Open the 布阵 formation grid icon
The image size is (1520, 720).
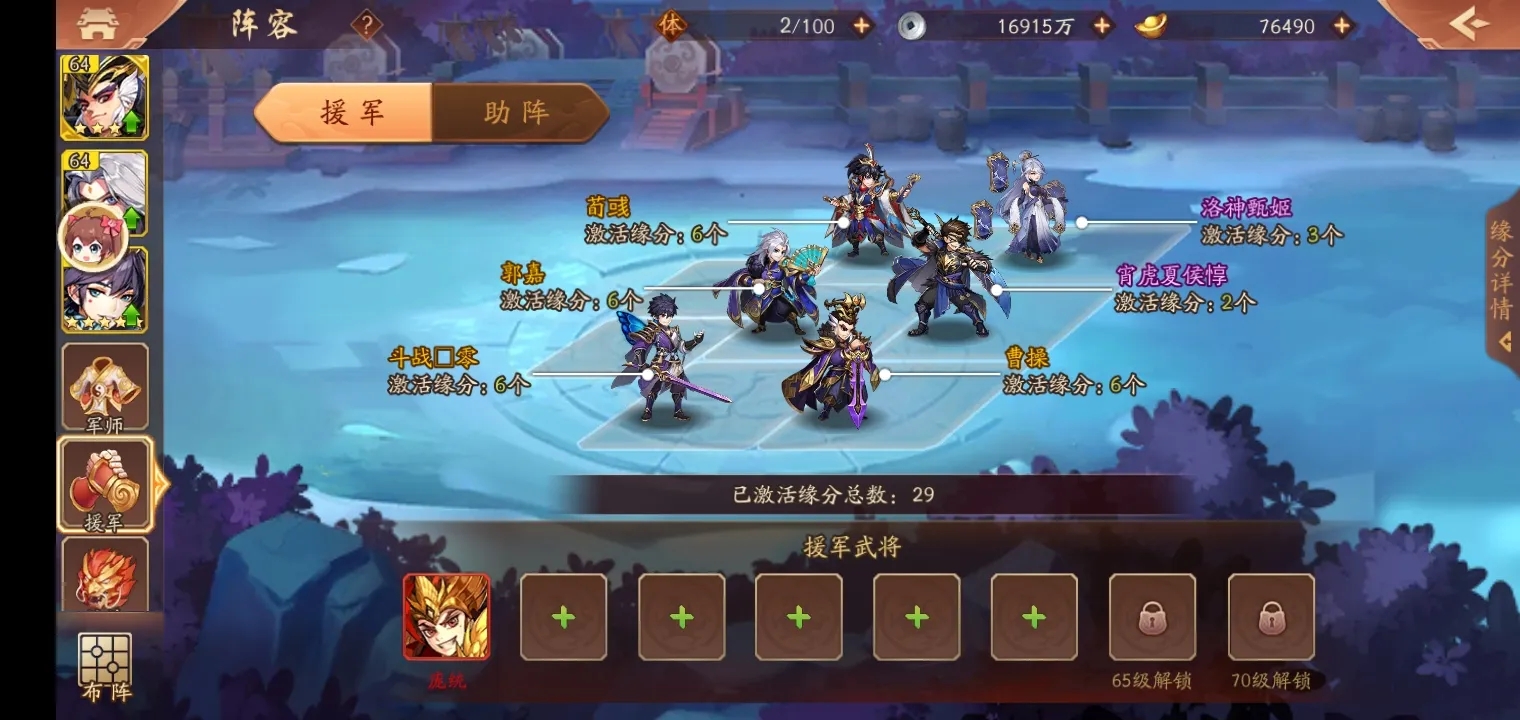click(104, 655)
